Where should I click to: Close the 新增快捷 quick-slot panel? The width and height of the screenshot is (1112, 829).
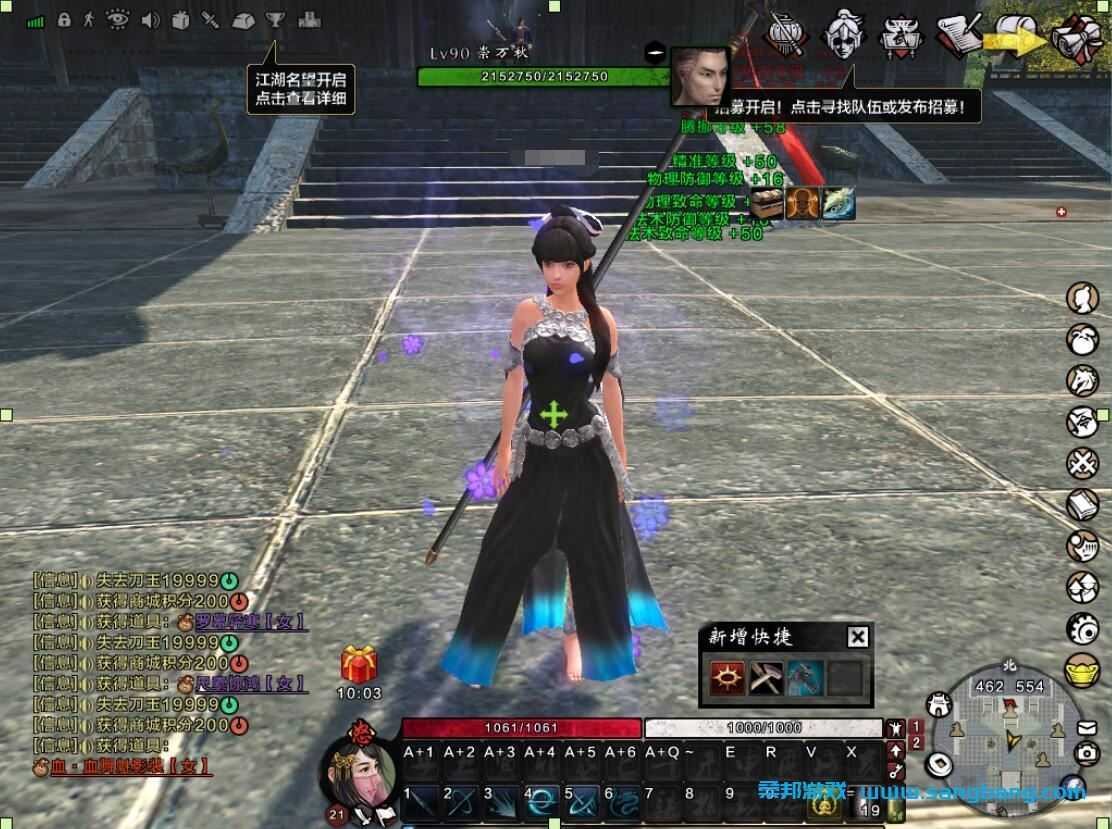click(x=857, y=637)
